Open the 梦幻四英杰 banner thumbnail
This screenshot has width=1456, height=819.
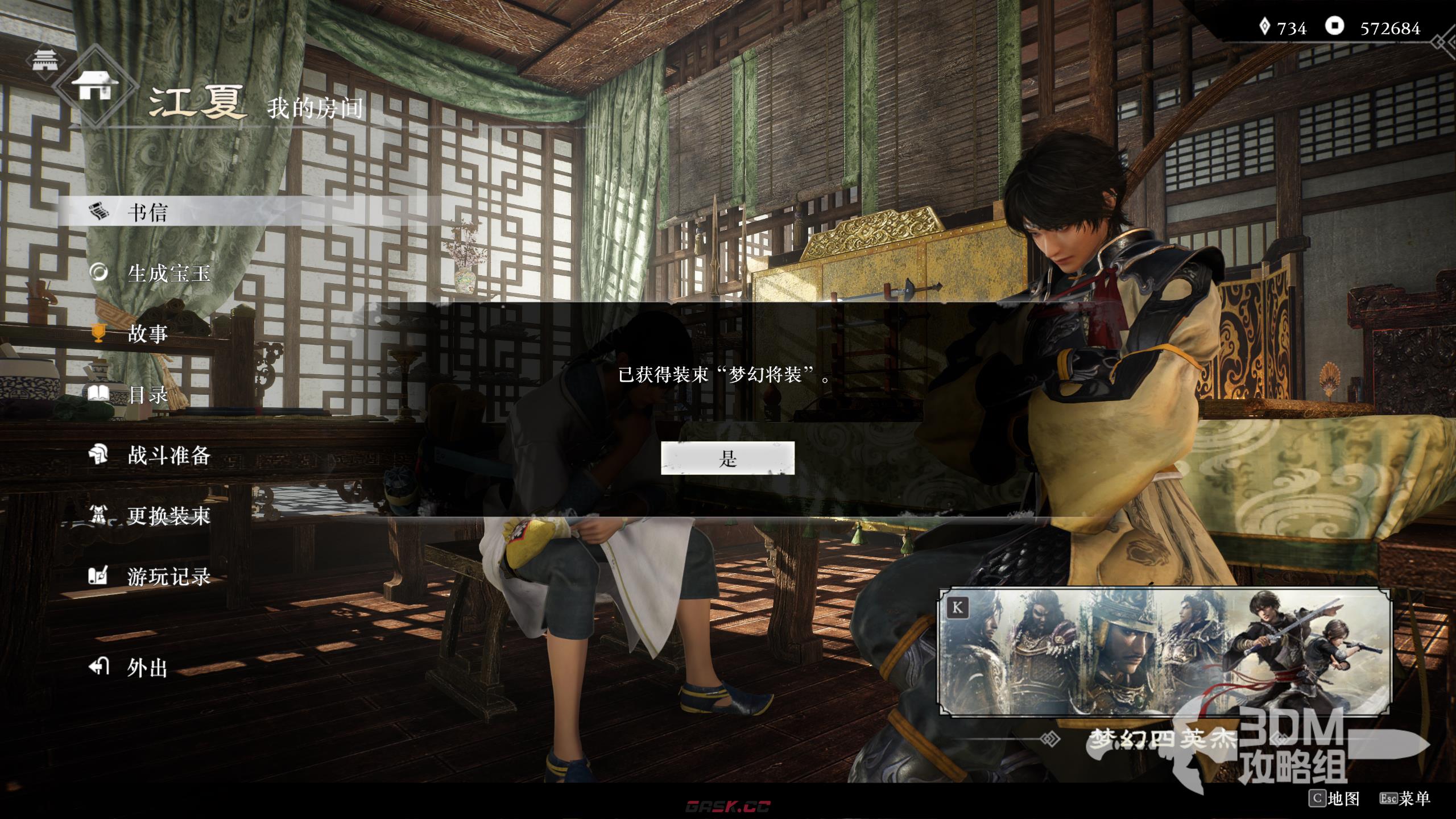point(1164,652)
